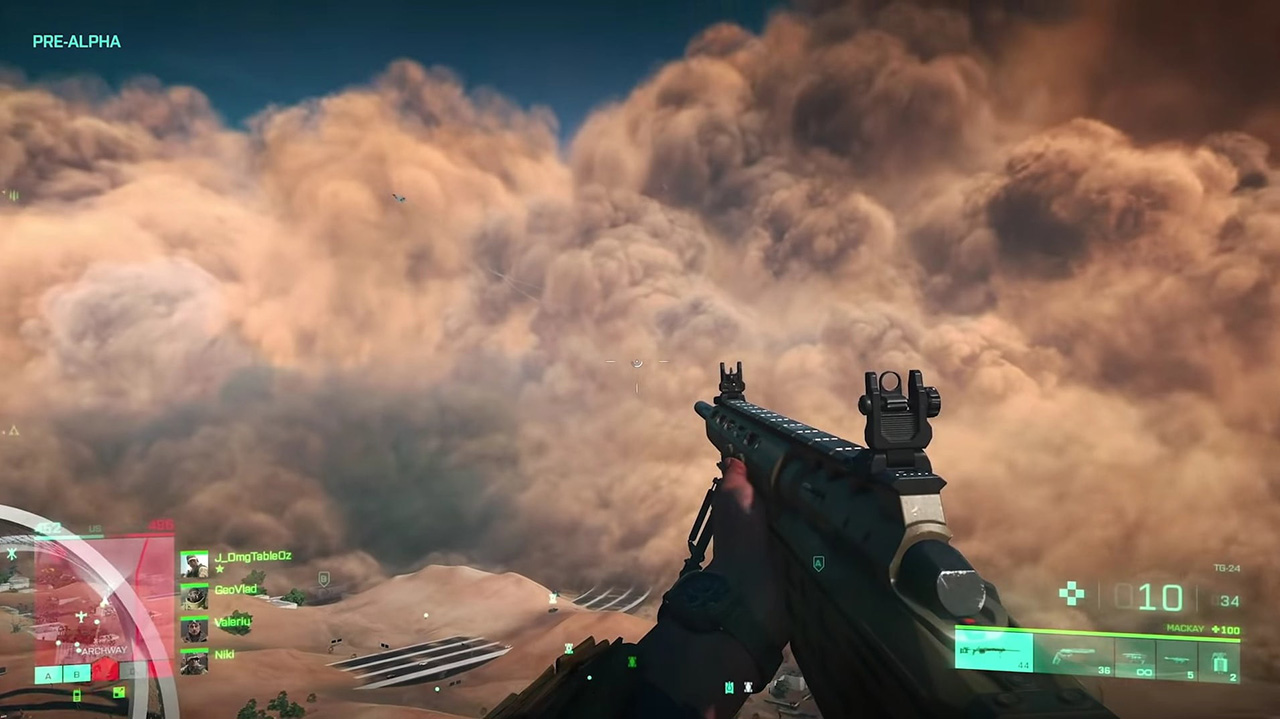Equip the grenade slot
1280x719 pixels.
1221,660
